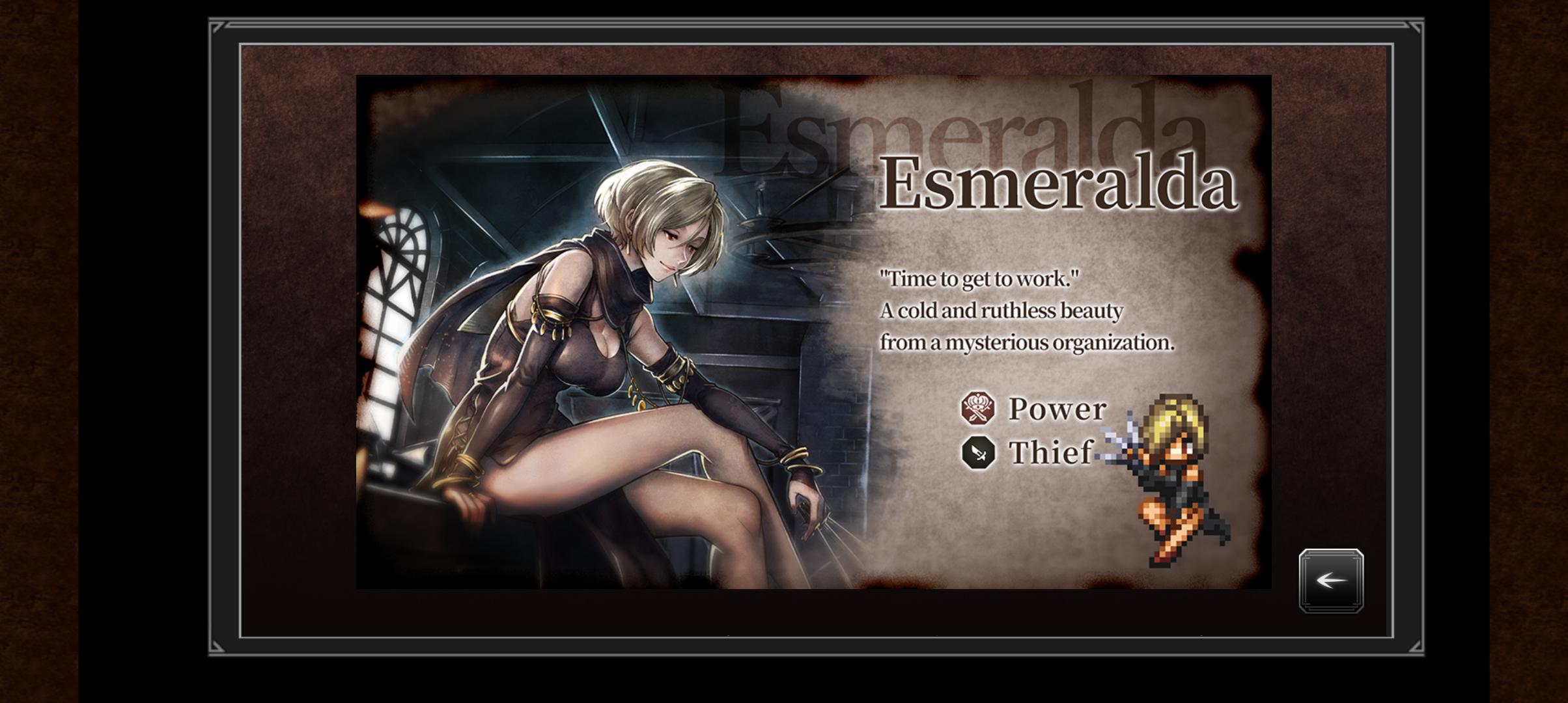Click the back arrow button
This screenshot has height=703, width=1568.
coord(1331,580)
